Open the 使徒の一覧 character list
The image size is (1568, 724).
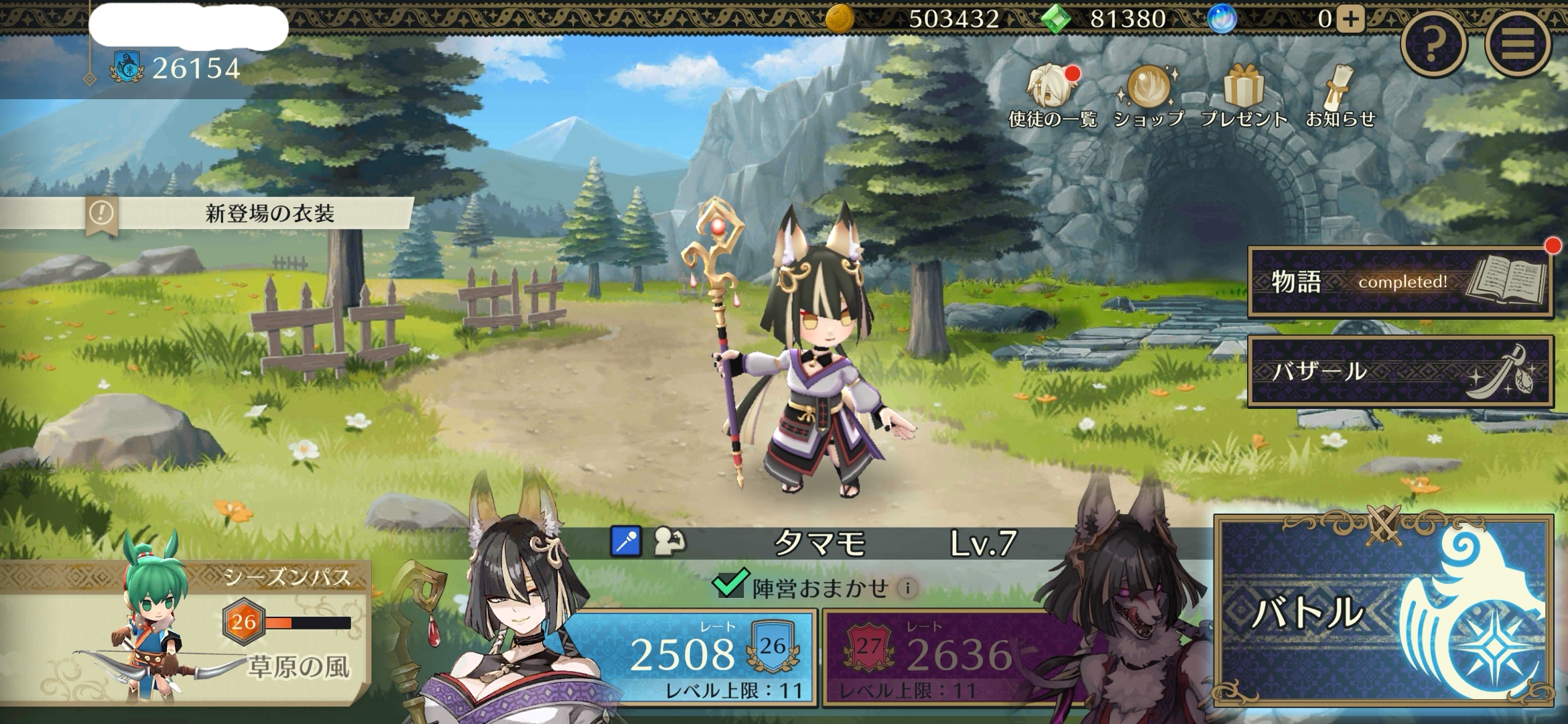pyautogui.click(x=1052, y=97)
